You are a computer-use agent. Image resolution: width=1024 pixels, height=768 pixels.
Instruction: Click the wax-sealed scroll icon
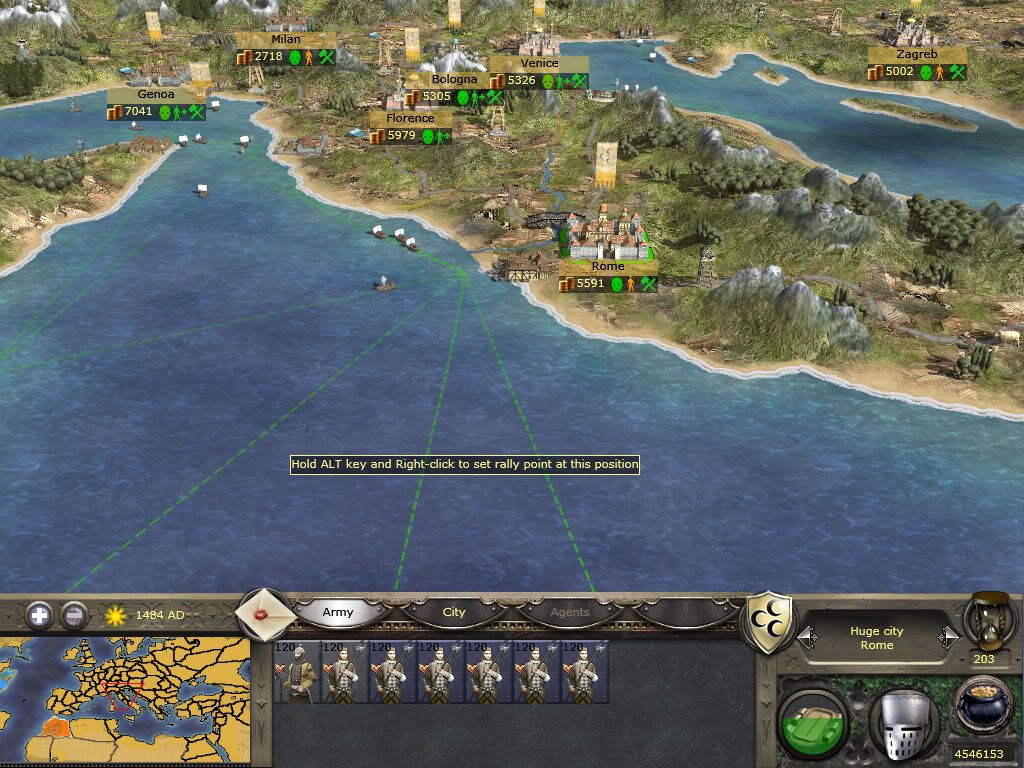[266, 612]
